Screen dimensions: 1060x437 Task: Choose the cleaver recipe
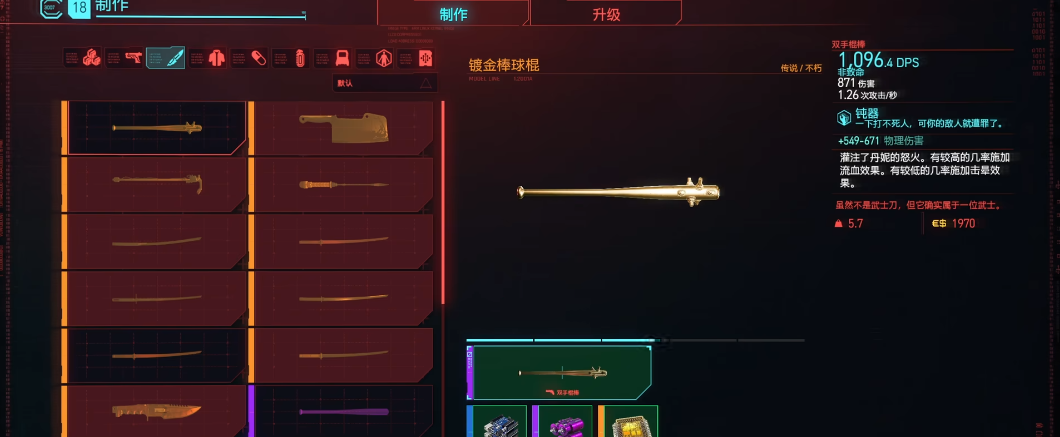pyautogui.click(x=340, y=128)
